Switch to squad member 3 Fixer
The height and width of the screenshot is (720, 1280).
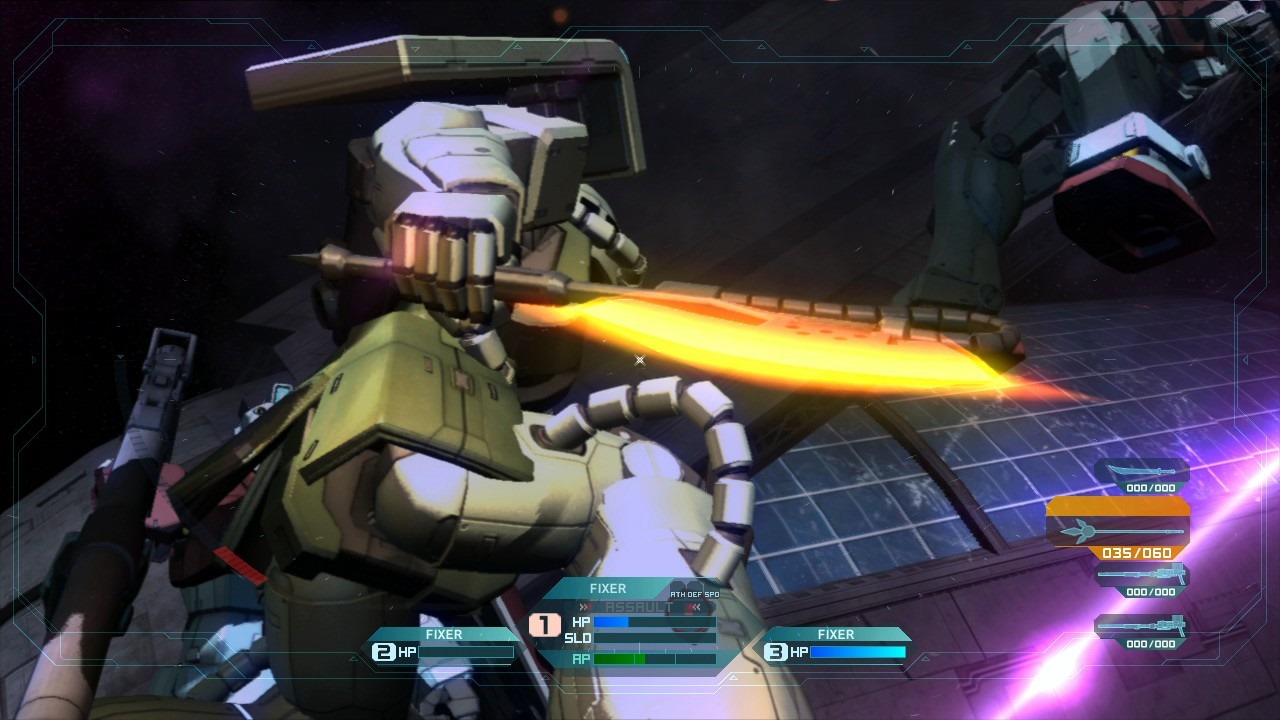coord(836,646)
